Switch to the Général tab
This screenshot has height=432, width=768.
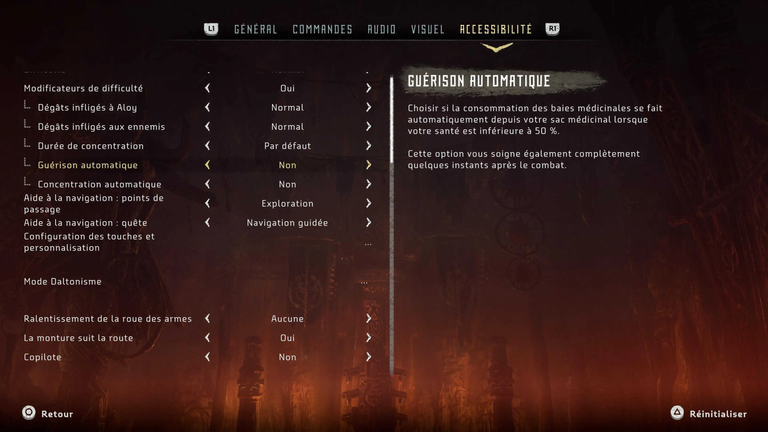(255, 29)
